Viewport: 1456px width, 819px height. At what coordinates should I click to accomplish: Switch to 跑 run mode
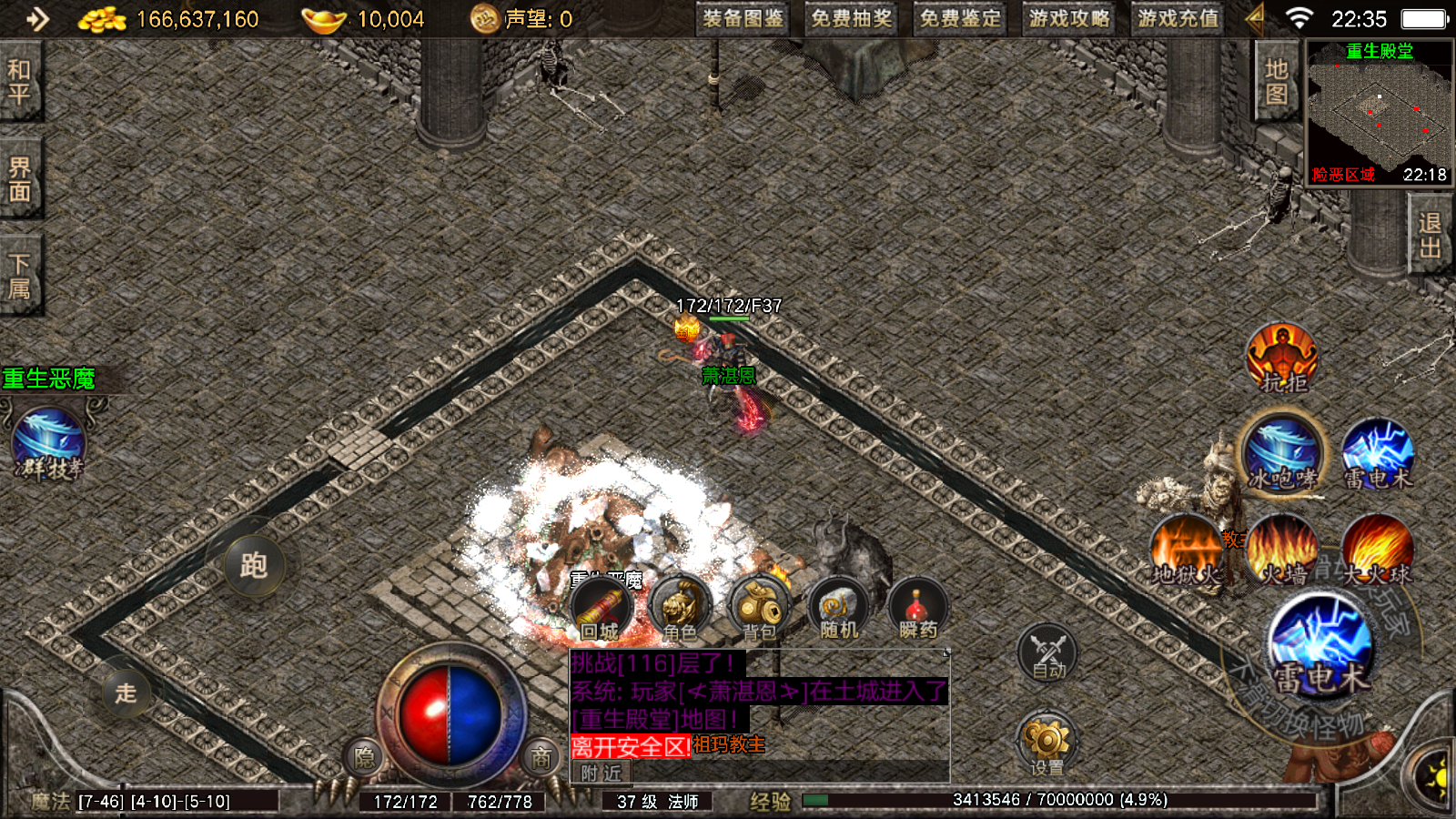pos(253,565)
